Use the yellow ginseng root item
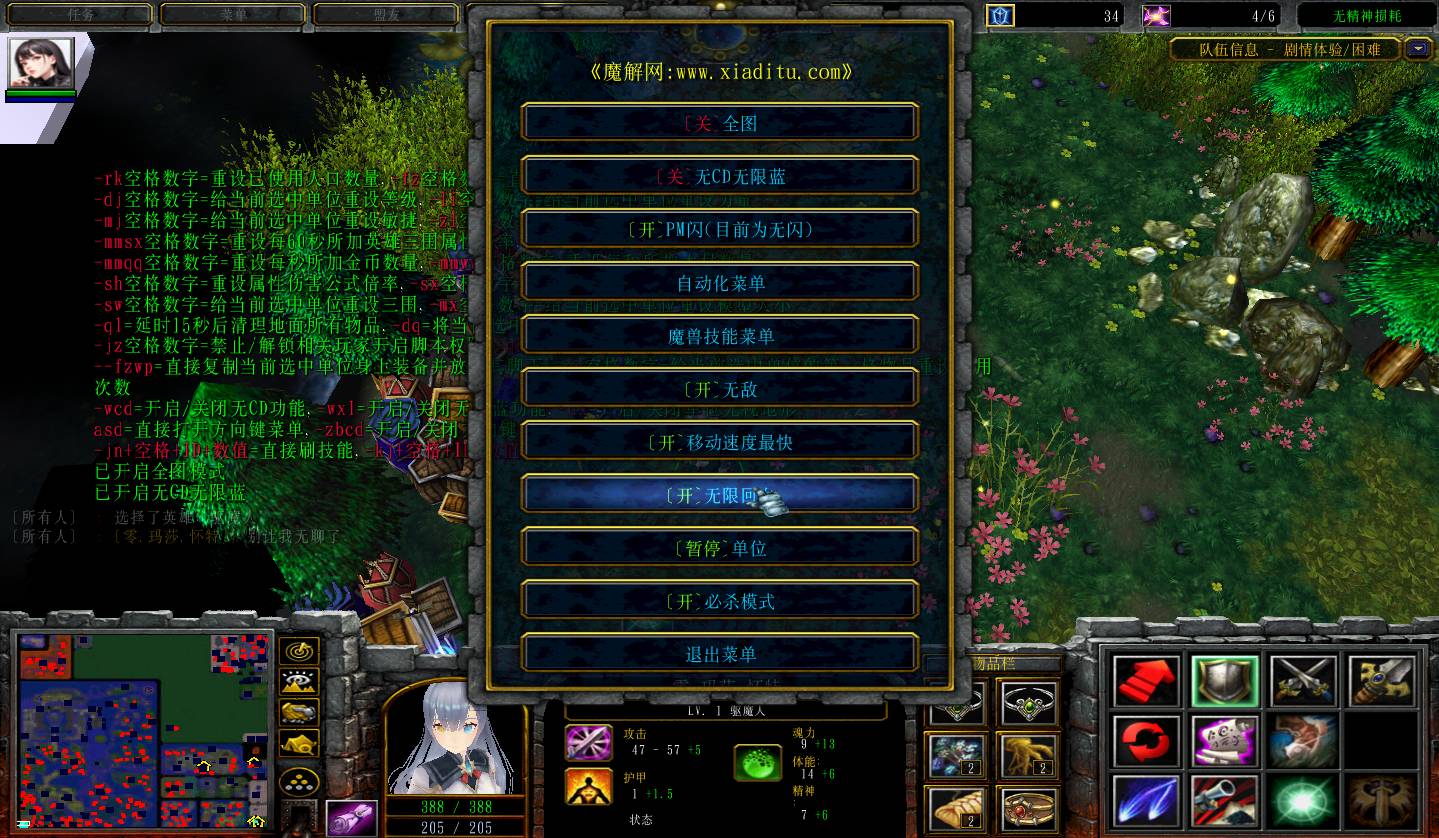 [1028, 755]
